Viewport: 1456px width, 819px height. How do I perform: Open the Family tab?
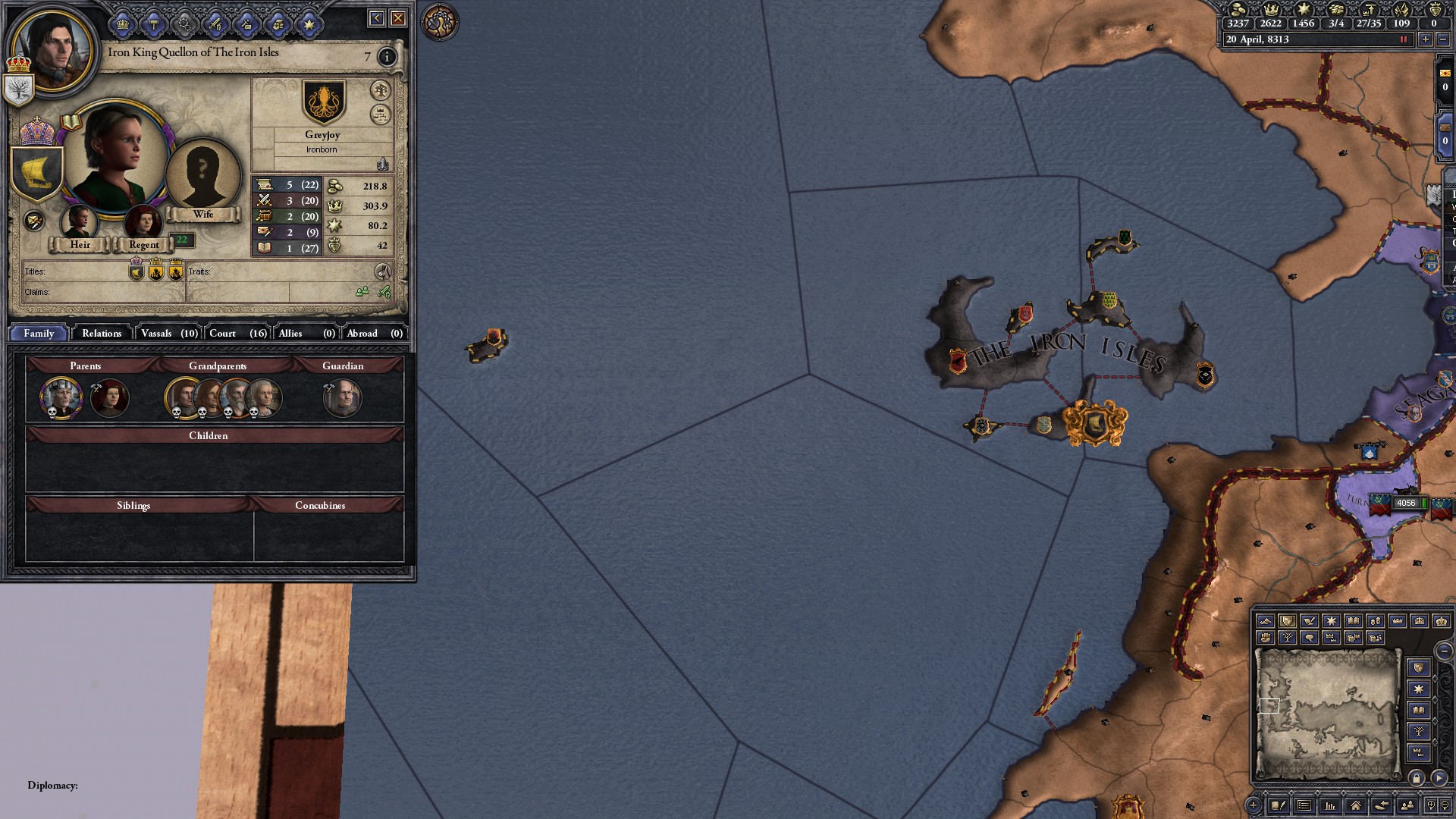[39, 333]
